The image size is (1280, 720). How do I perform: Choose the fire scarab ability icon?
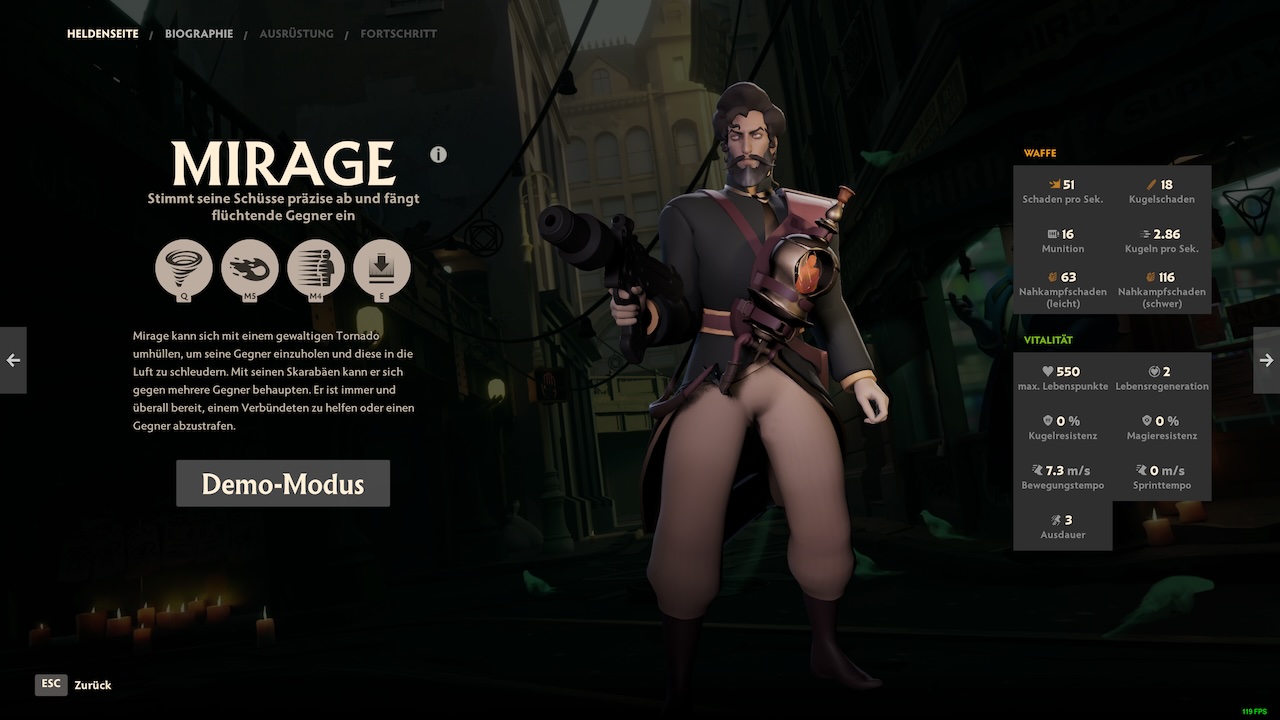click(x=249, y=268)
